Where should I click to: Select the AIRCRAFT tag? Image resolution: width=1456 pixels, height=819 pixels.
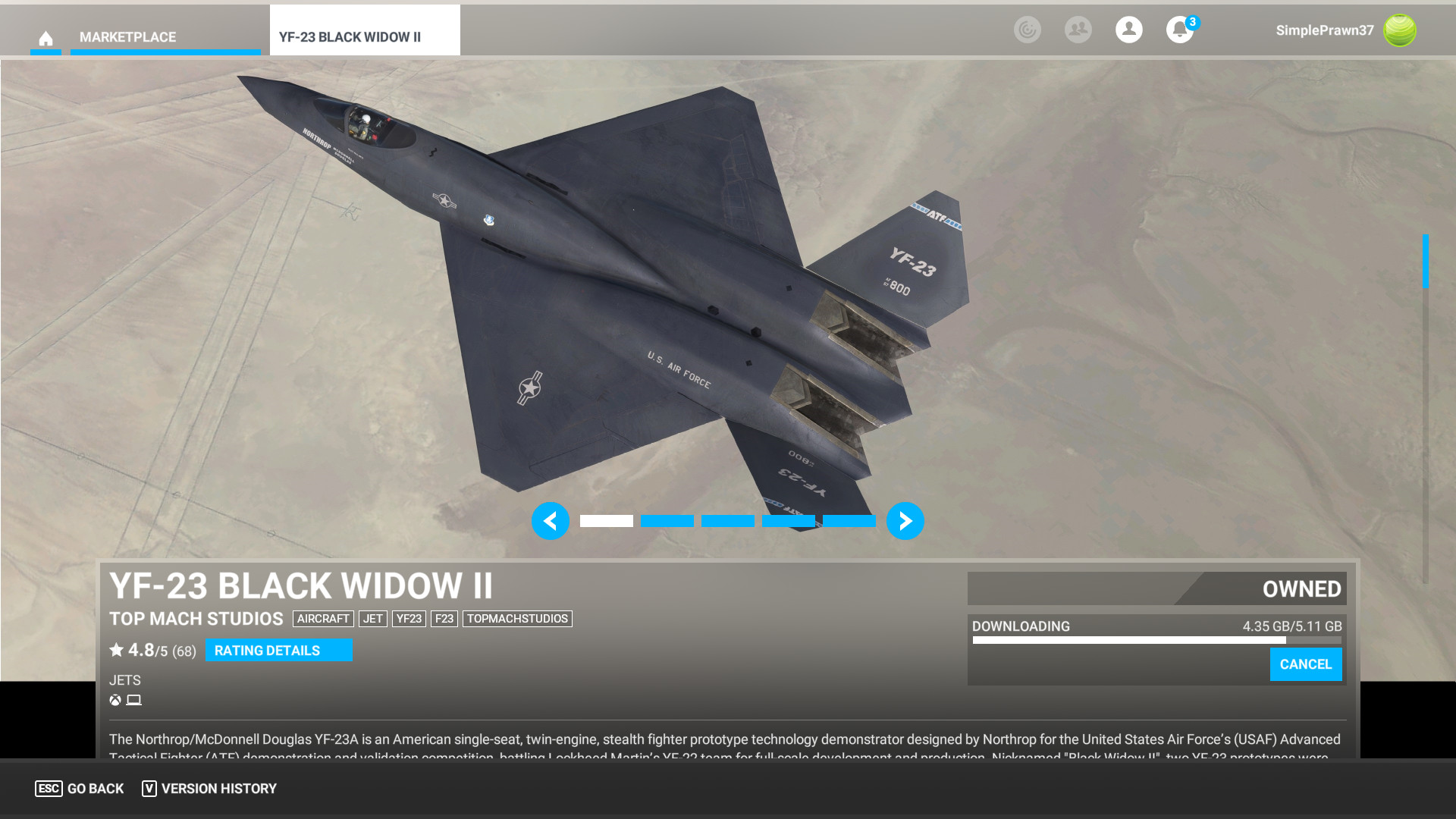pyautogui.click(x=323, y=619)
